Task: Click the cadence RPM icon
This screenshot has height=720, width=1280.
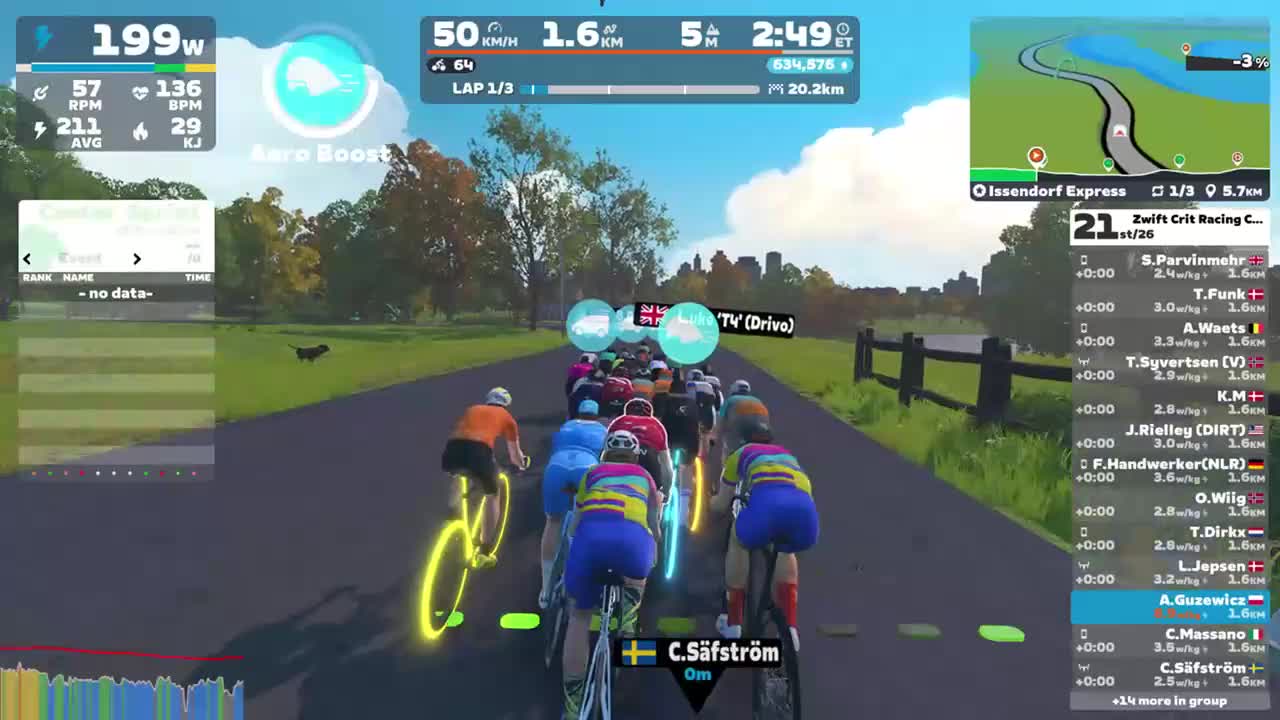Action: (41, 91)
